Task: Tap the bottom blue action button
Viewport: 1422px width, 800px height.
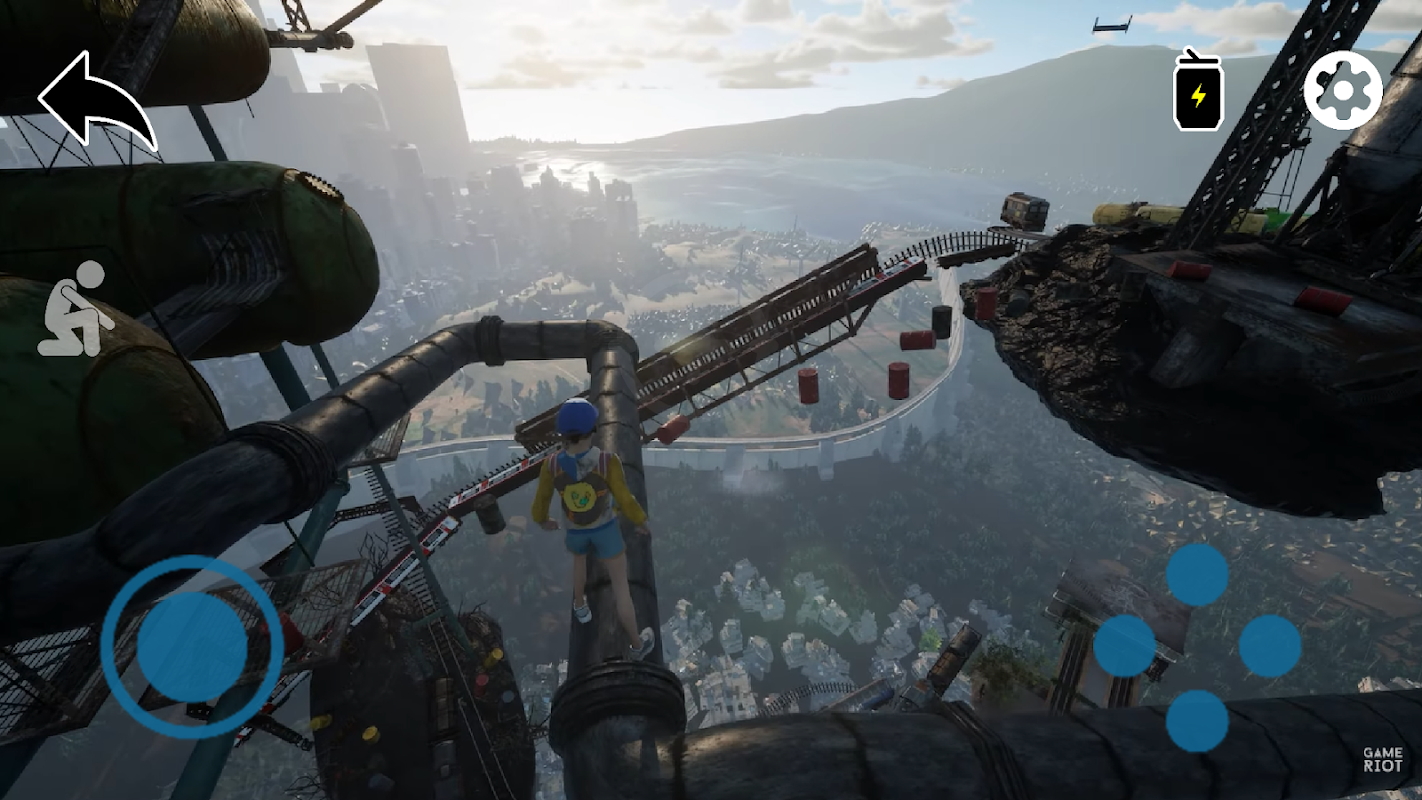Action: [1197, 720]
